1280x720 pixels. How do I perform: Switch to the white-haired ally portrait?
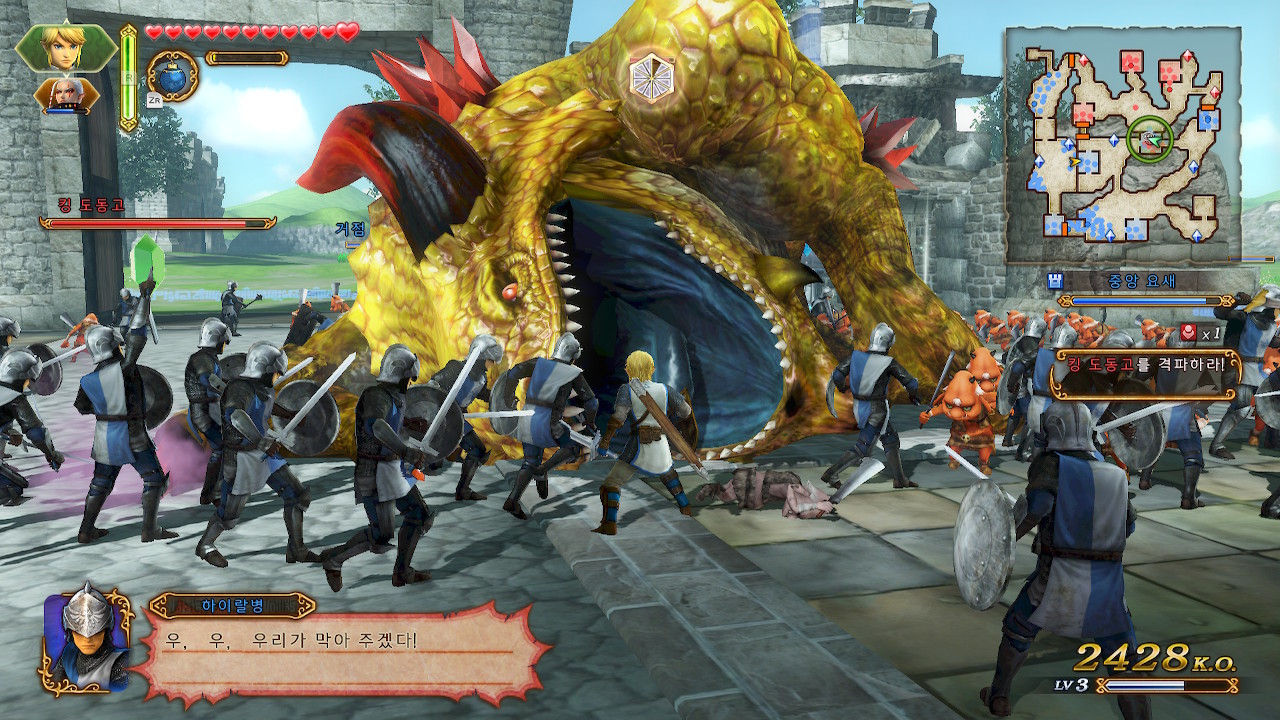(x=66, y=95)
